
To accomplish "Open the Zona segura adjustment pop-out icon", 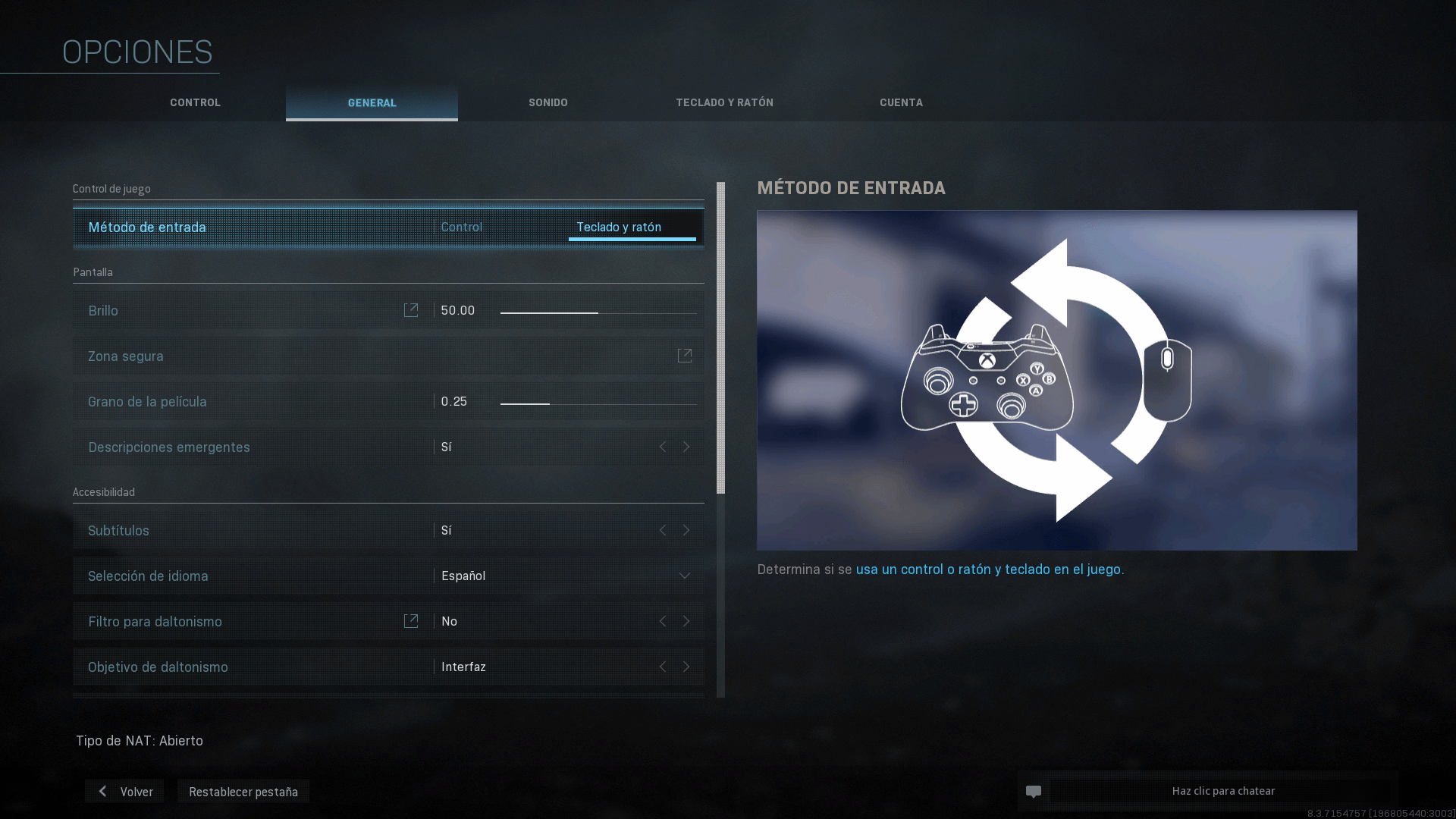I will pyautogui.click(x=685, y=356).
